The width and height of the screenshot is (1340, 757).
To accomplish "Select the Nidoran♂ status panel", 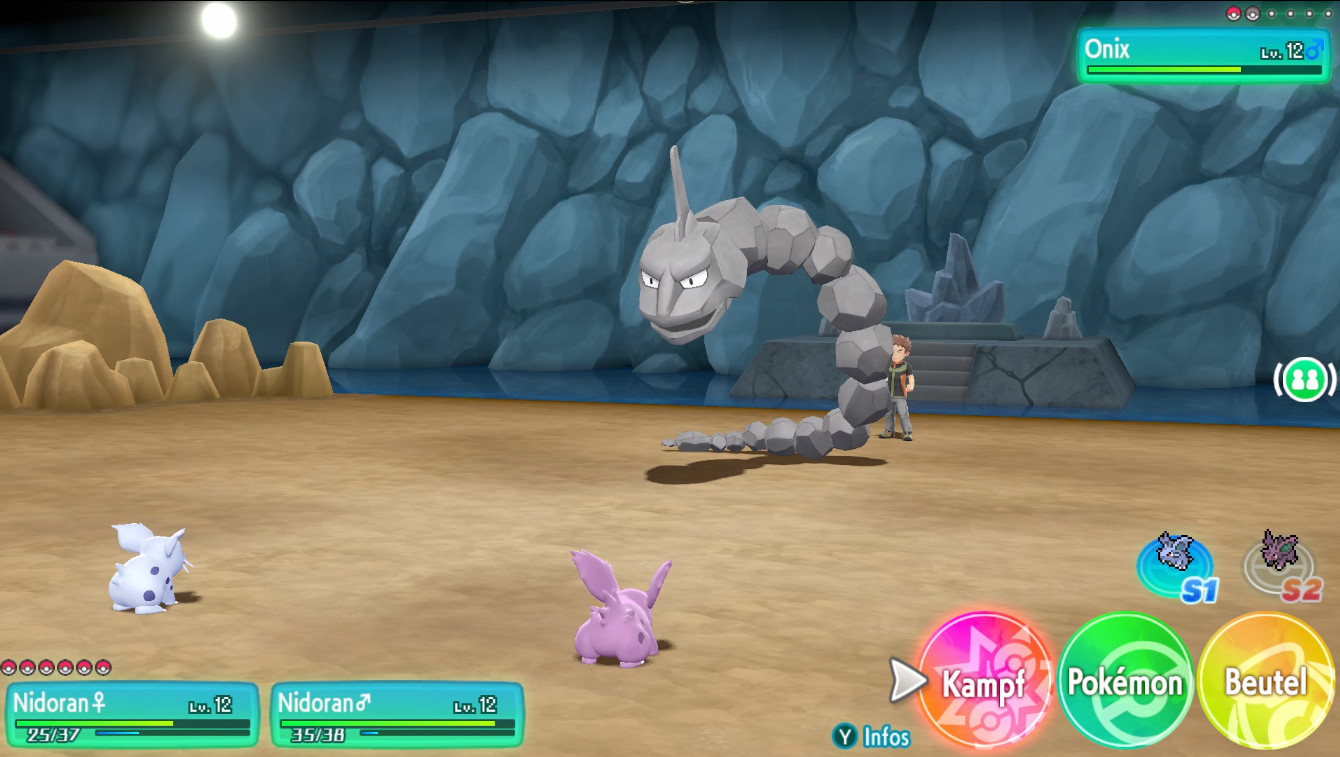I will (397, 714).
